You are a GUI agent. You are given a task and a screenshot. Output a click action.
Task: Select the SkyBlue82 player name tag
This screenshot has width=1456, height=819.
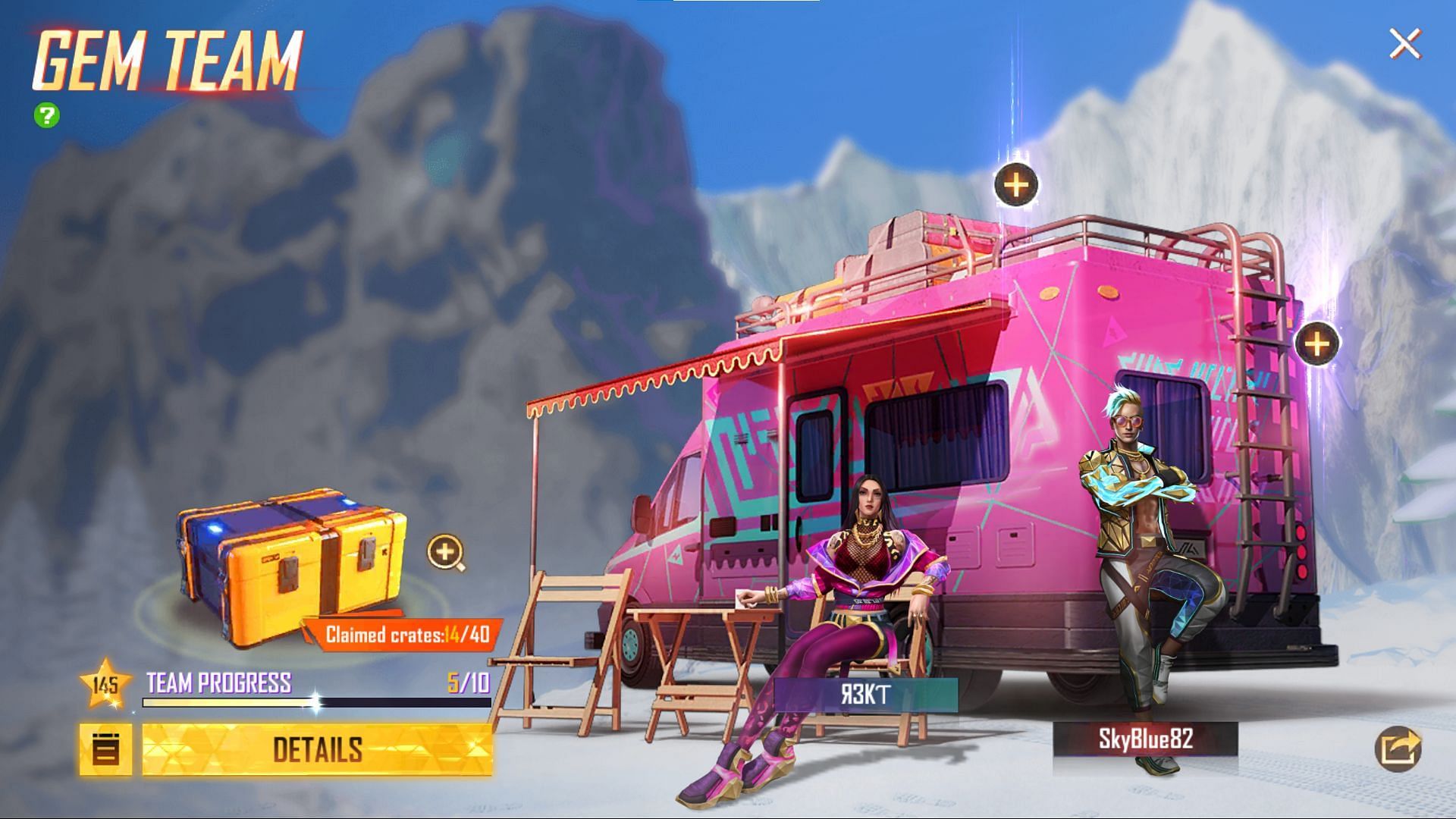pyautogui.click(x=1145, y=739)
